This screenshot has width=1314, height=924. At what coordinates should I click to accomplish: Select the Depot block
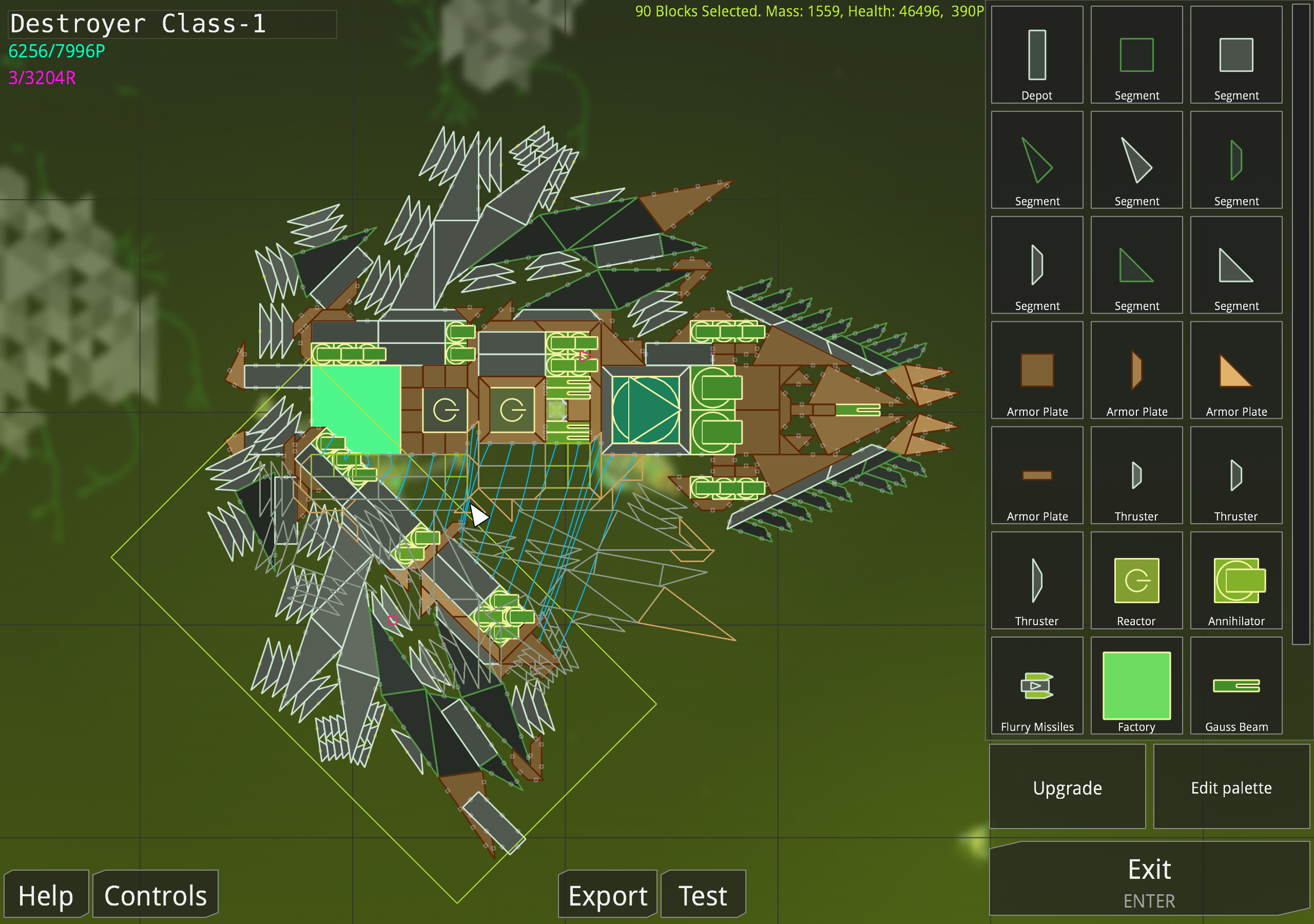tap(1037, 55)
